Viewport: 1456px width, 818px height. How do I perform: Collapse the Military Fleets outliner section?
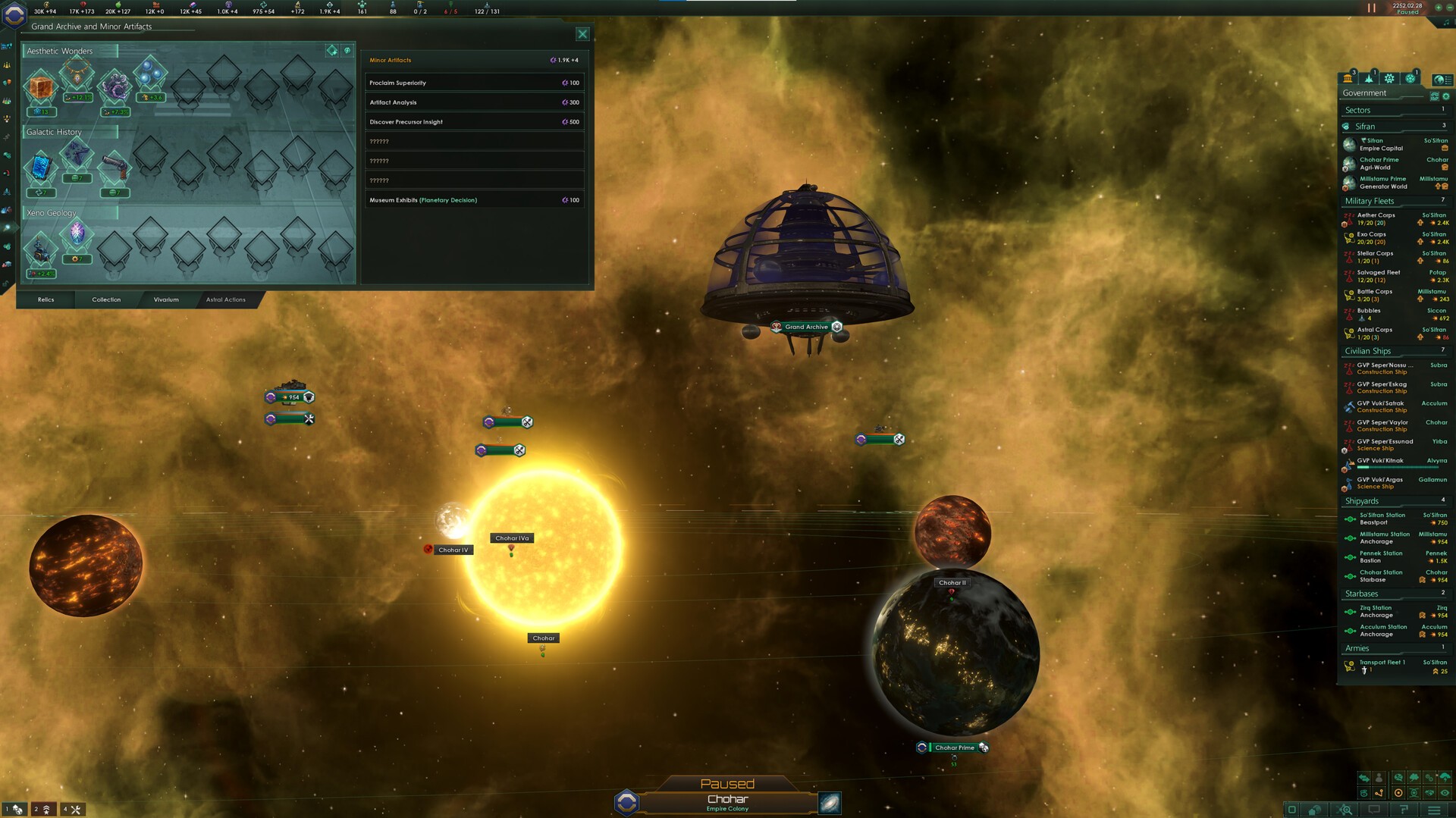coord(1370,201)
